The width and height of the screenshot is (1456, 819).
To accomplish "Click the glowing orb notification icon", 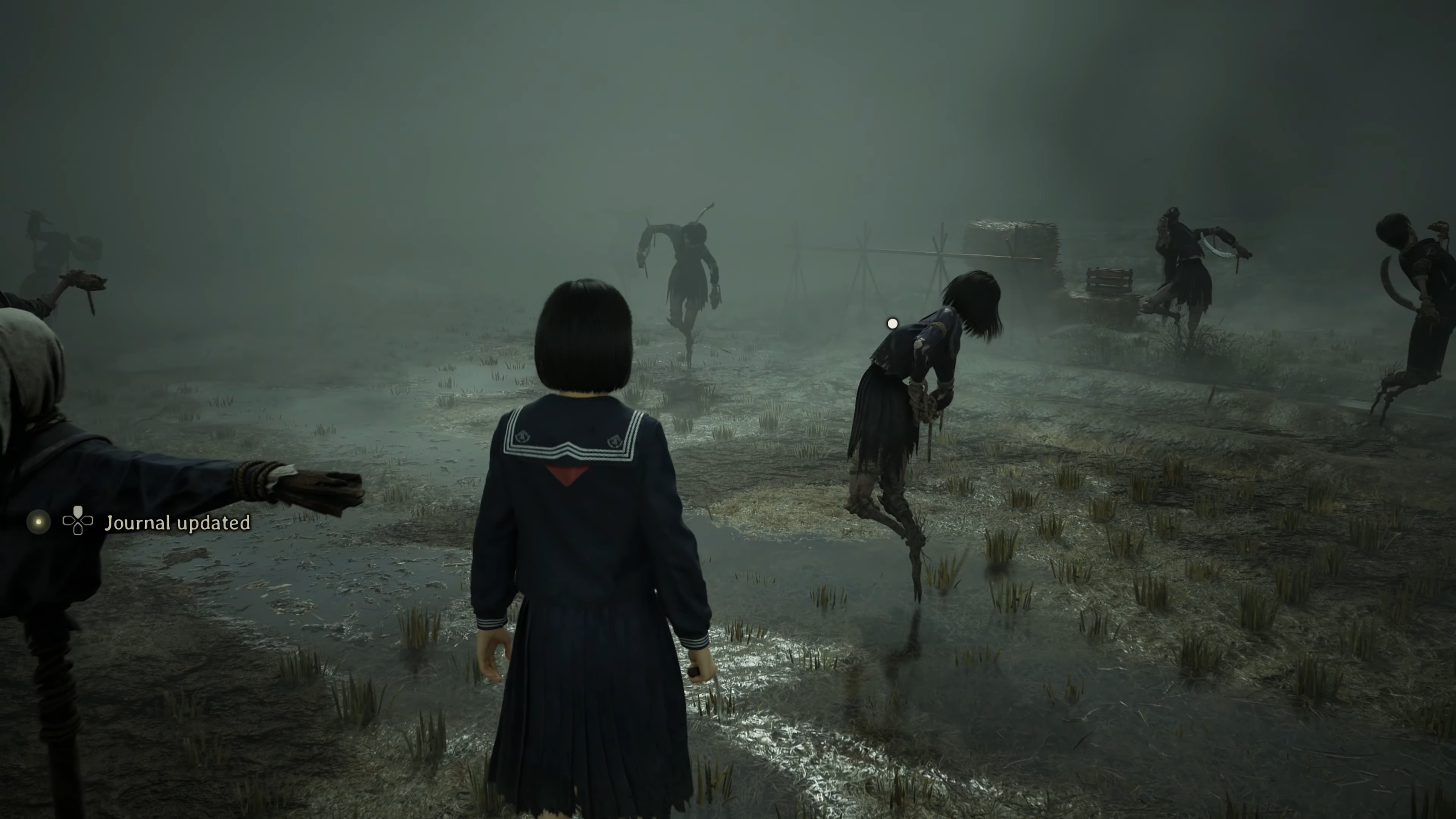I will tap(38, 522).
